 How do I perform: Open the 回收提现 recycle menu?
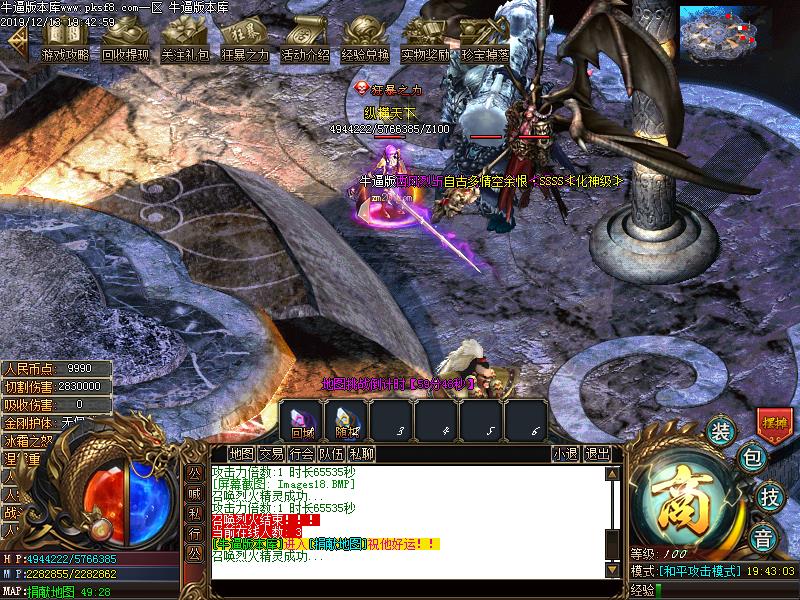[x=125, y=42]
